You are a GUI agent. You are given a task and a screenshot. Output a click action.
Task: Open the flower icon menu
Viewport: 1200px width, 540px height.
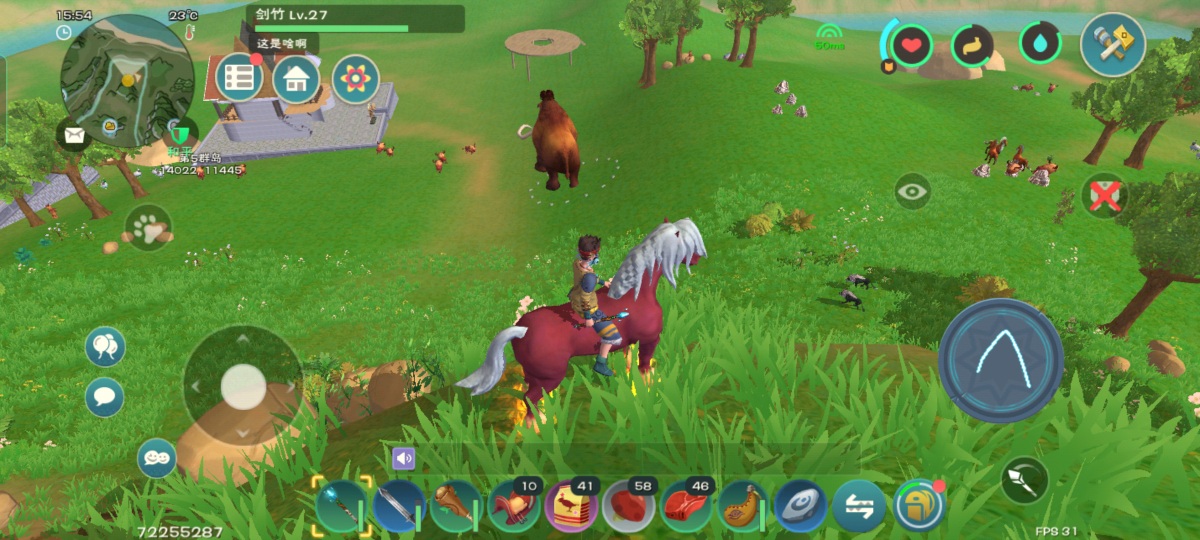point(355,79)
